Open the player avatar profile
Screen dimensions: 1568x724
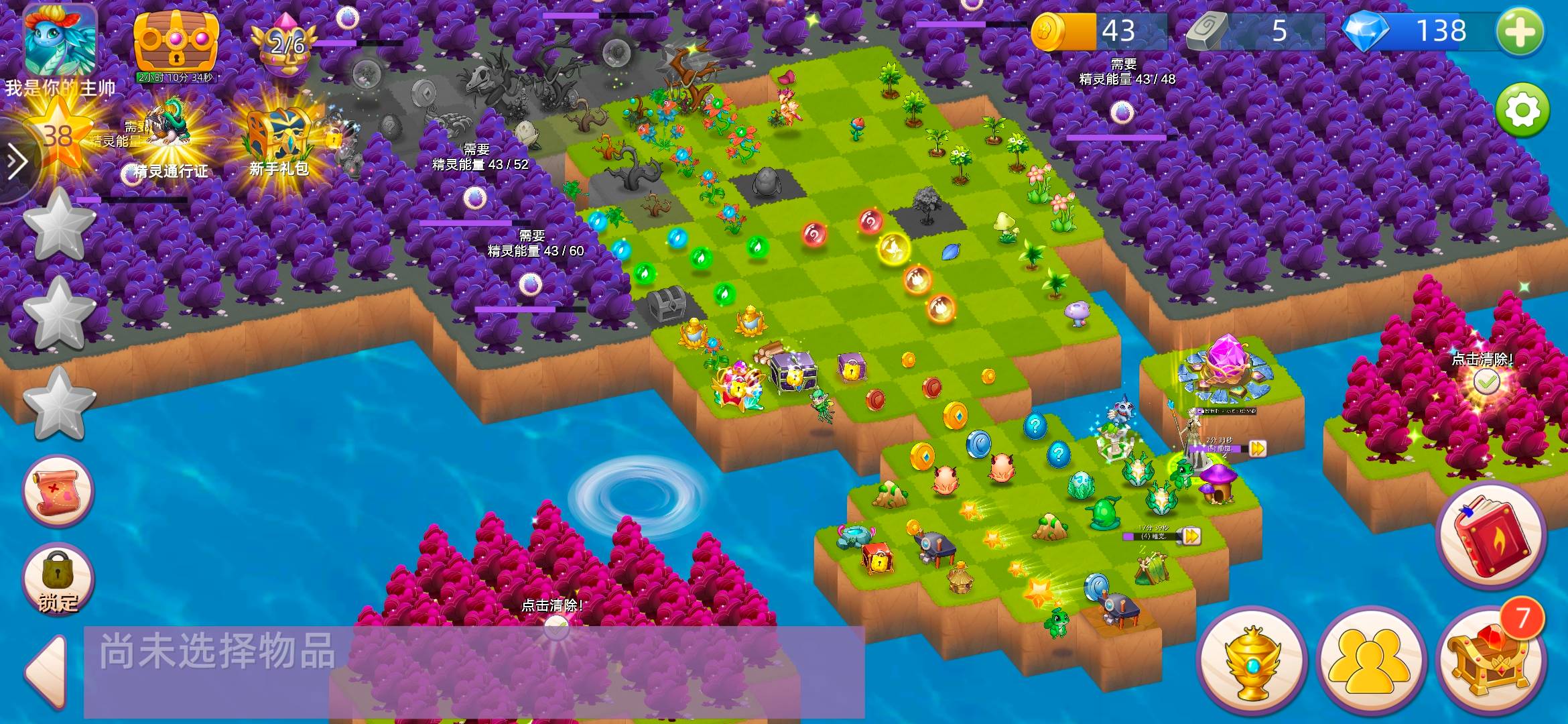60,42
